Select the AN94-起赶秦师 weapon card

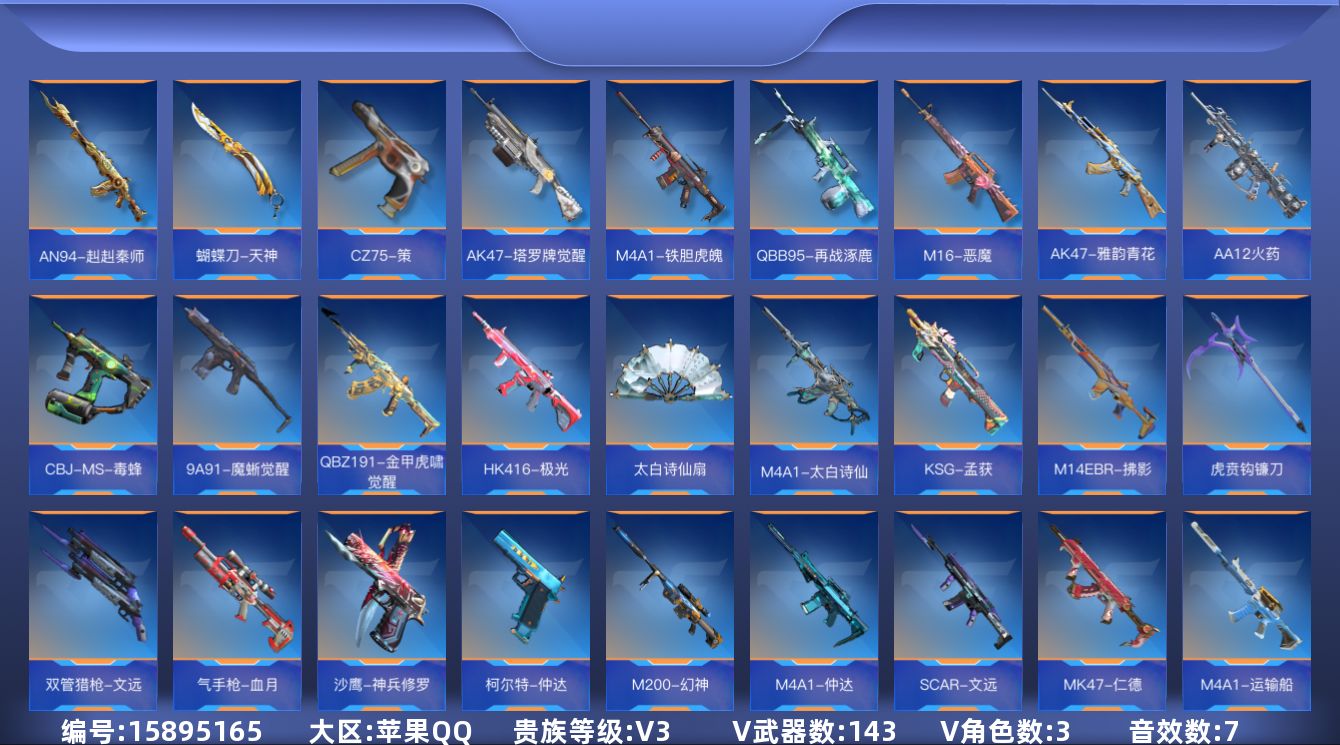[x=93, y=170]
